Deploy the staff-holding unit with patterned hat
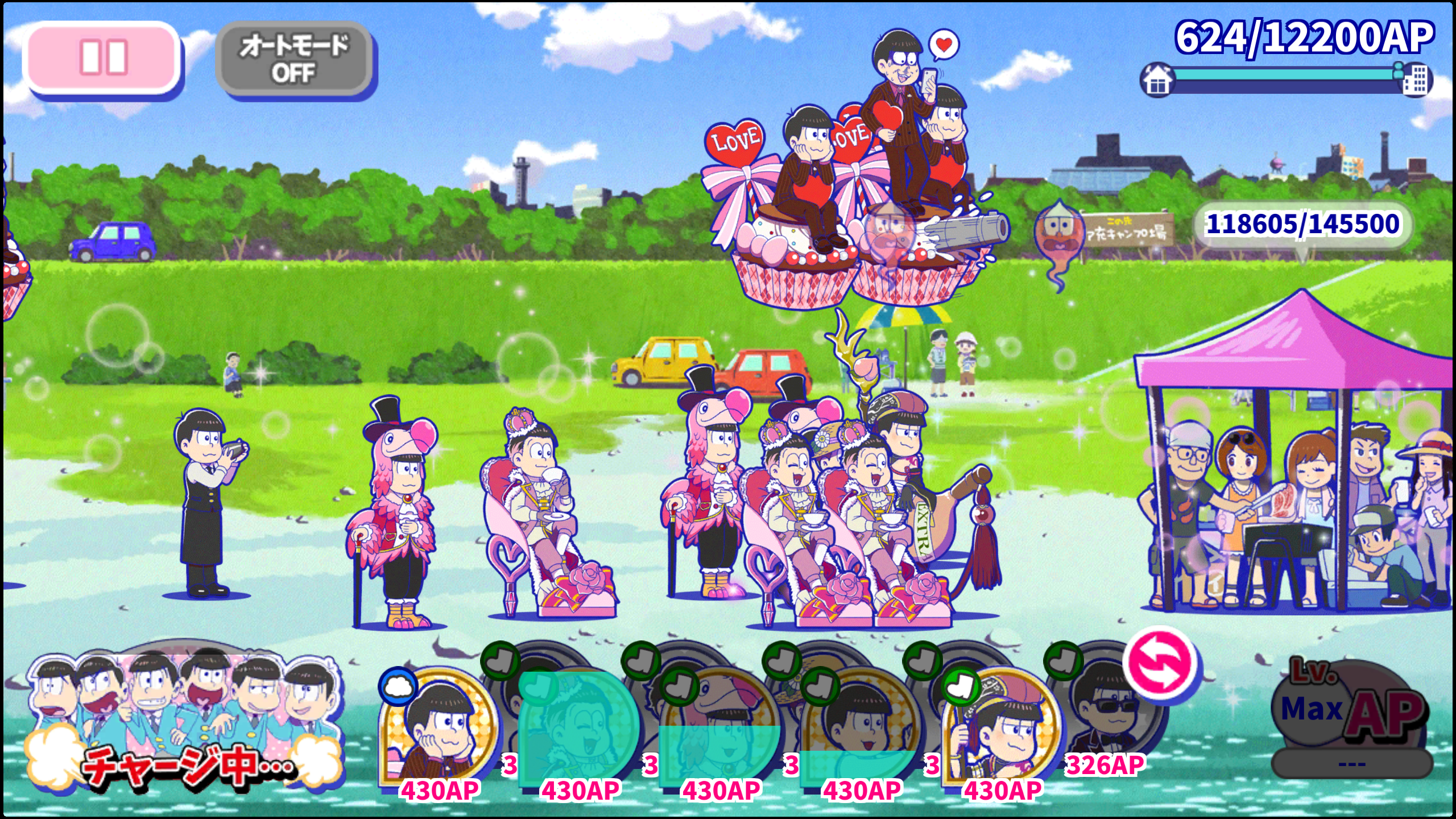The height and width of the screenshot is (819, 1456). click(x=1001, y=725)
